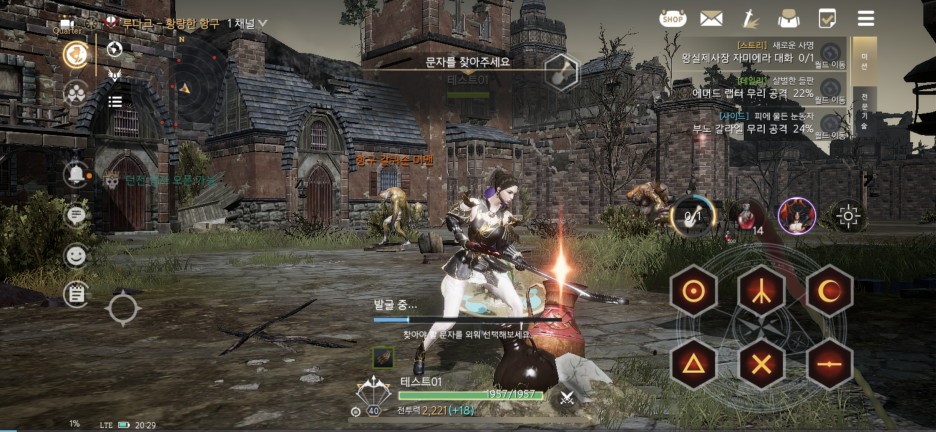Tap the character portrait skill icon
936x432 pixels.
[x=797, y=214]
